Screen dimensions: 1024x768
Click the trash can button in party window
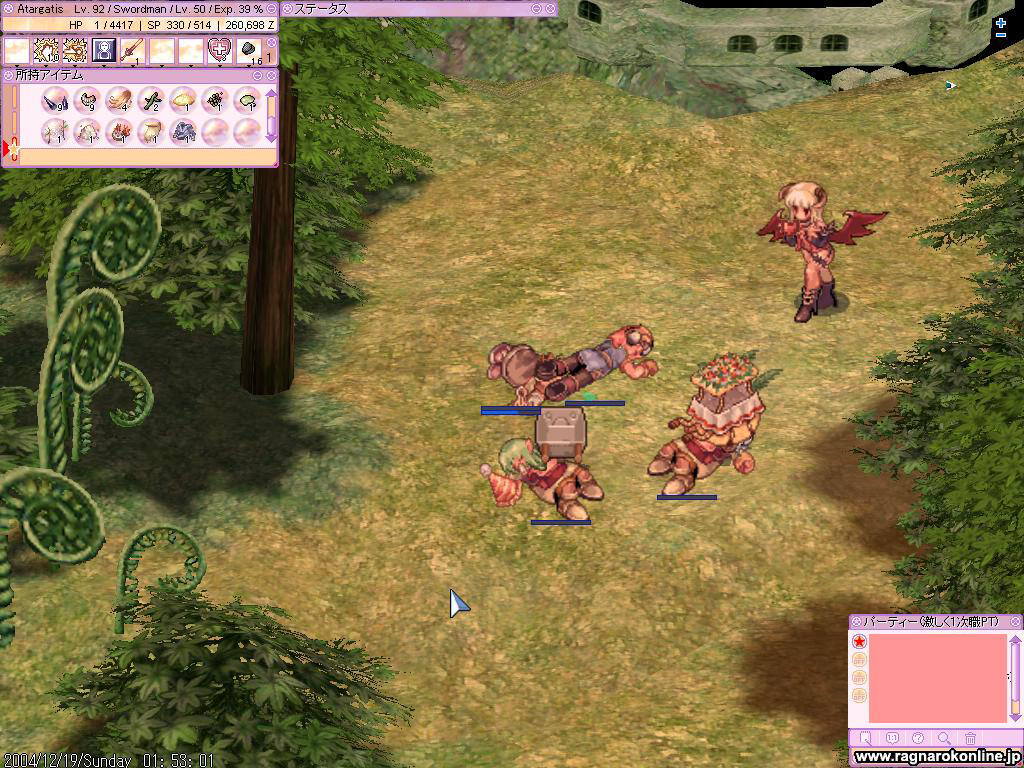pos(971,739)
